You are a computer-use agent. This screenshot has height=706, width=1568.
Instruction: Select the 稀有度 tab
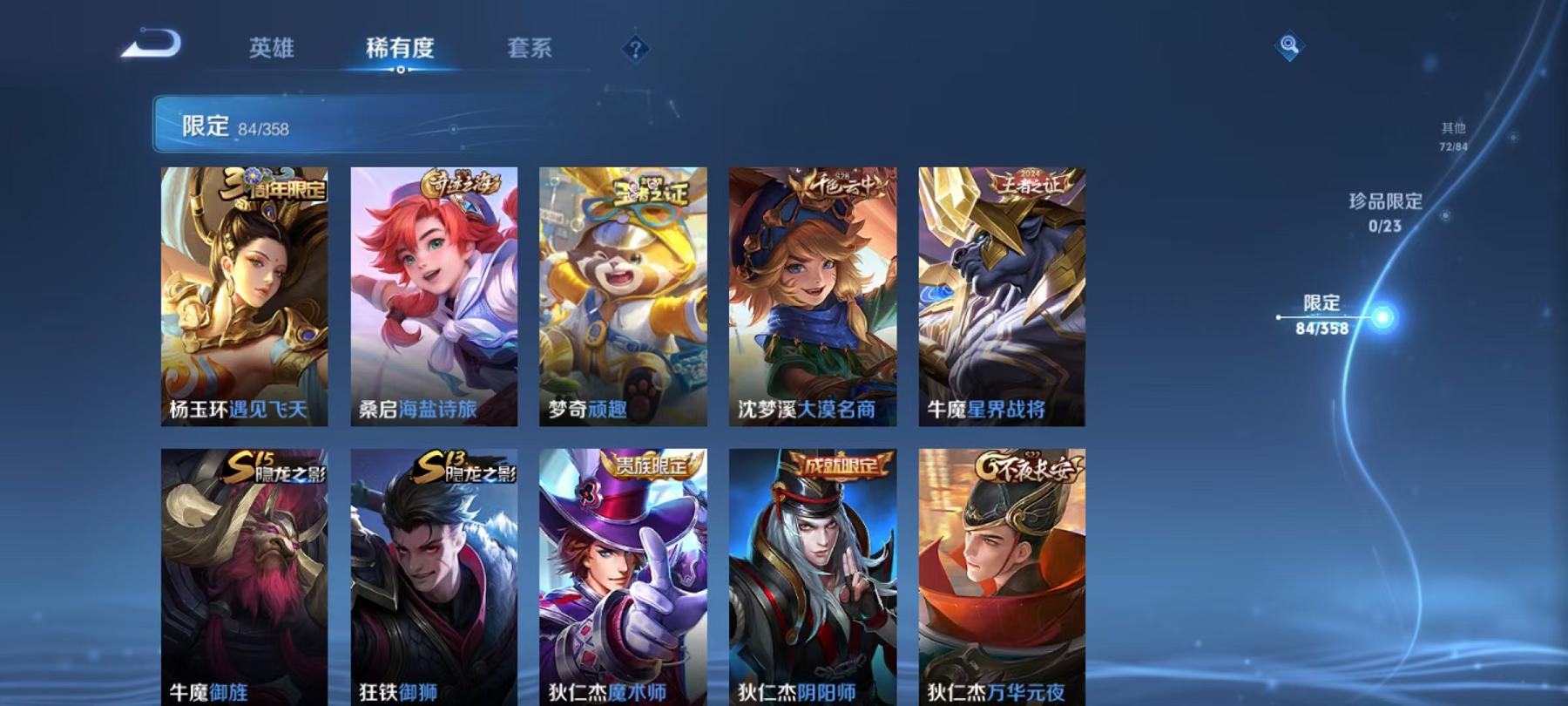(401, 50)
